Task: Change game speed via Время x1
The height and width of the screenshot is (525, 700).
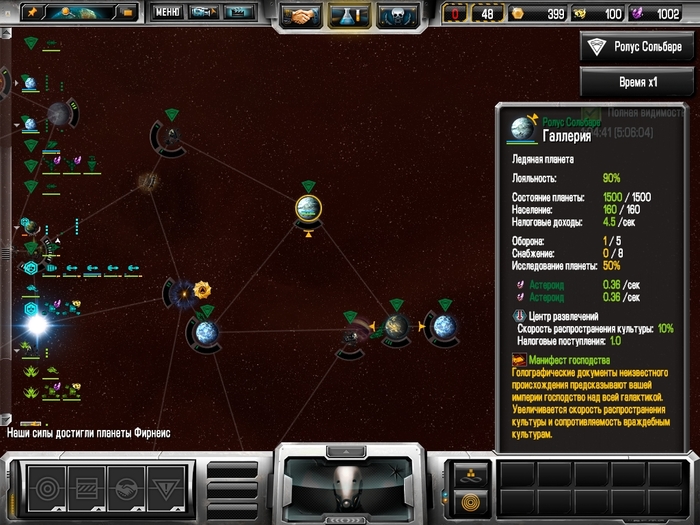Action: (x=638, y=81)
